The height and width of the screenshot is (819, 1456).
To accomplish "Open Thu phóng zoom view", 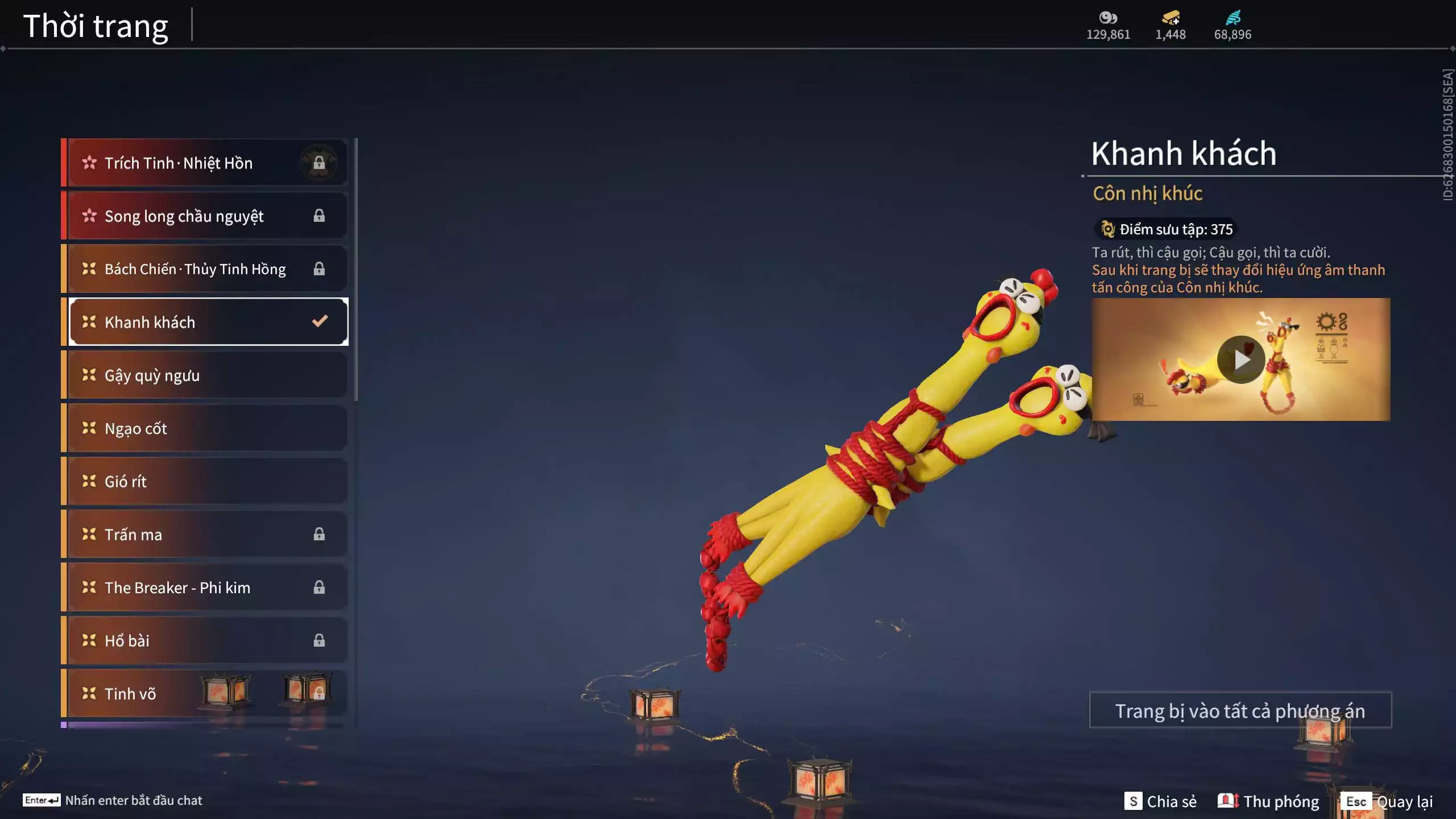I will (1268, 801).
